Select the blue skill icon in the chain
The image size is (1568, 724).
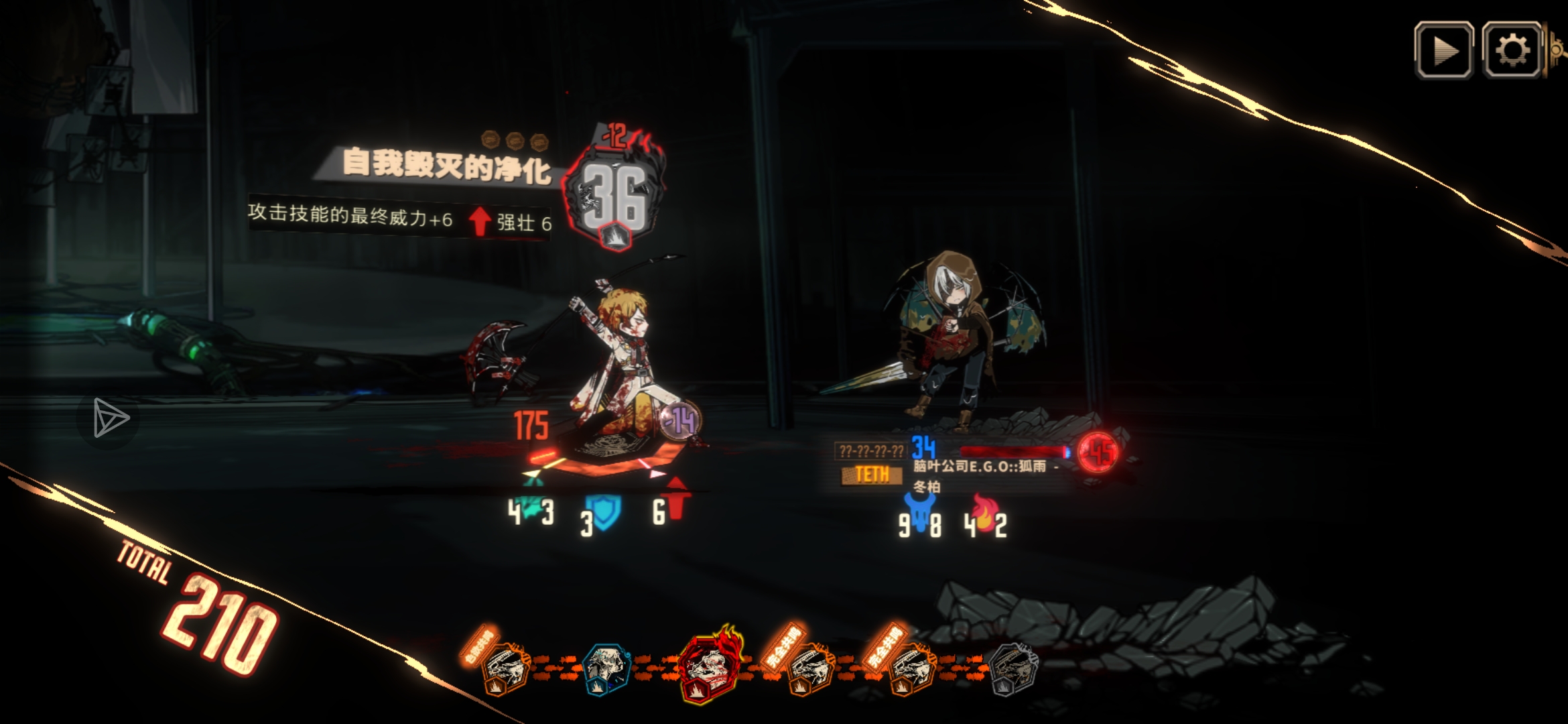(606, 668)
